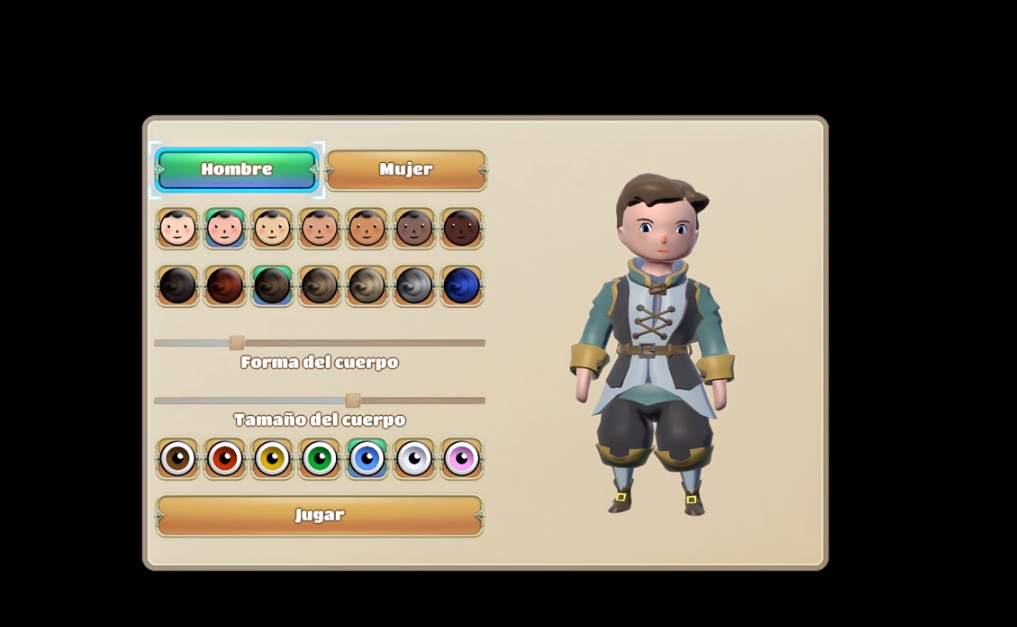Pick the gray hair color
Image resolution: width=1017 pixels, height=627 pixels.
(414, 286)
